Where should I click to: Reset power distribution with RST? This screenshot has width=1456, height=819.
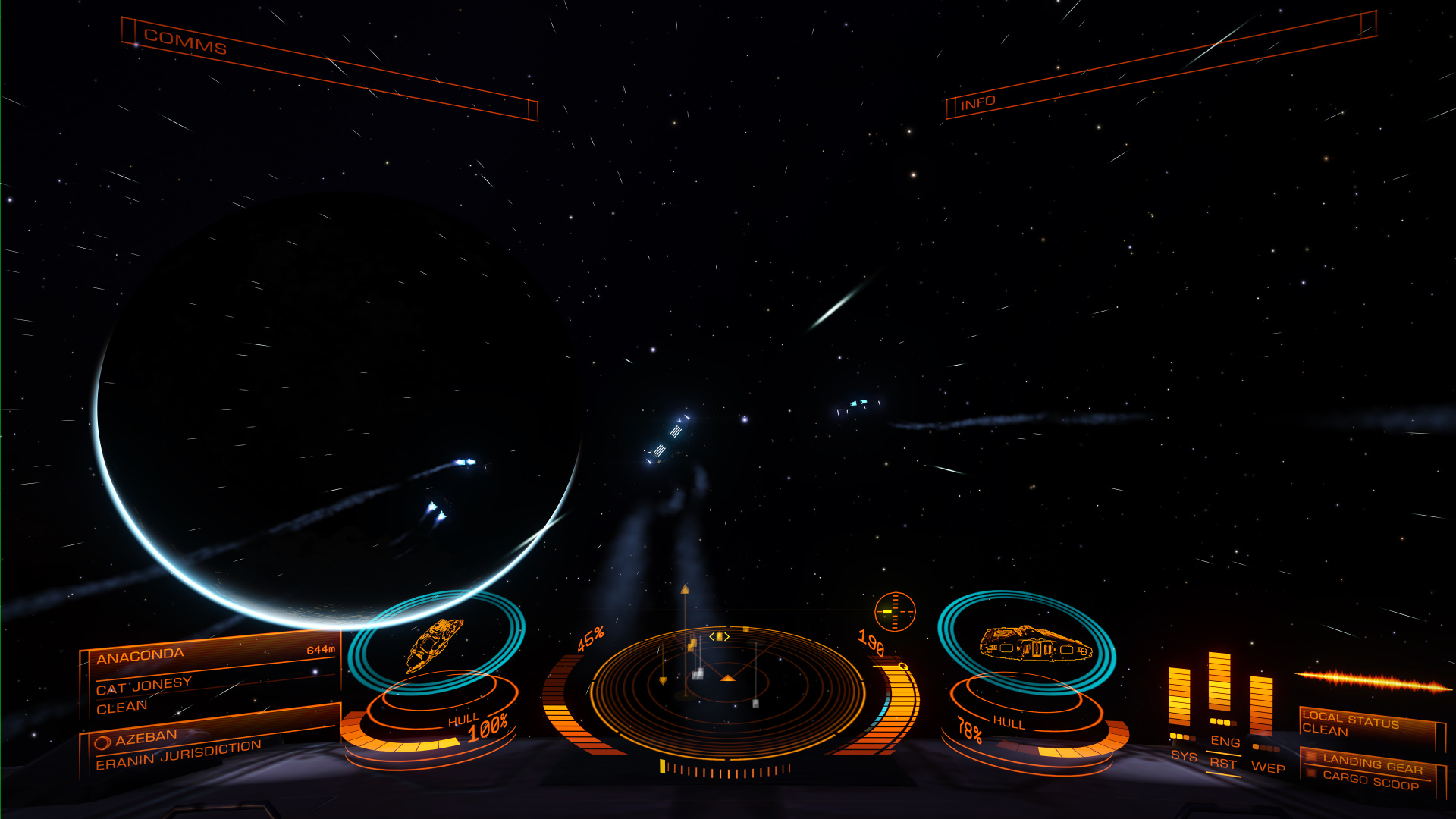point(1222,764)
